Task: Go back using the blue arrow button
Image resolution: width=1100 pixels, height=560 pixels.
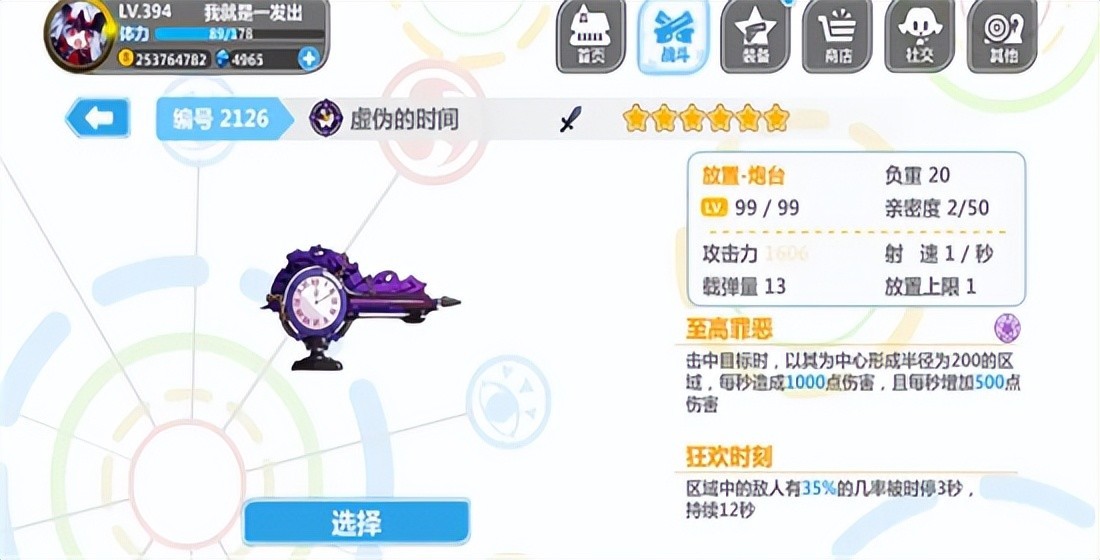Action: 97,119
